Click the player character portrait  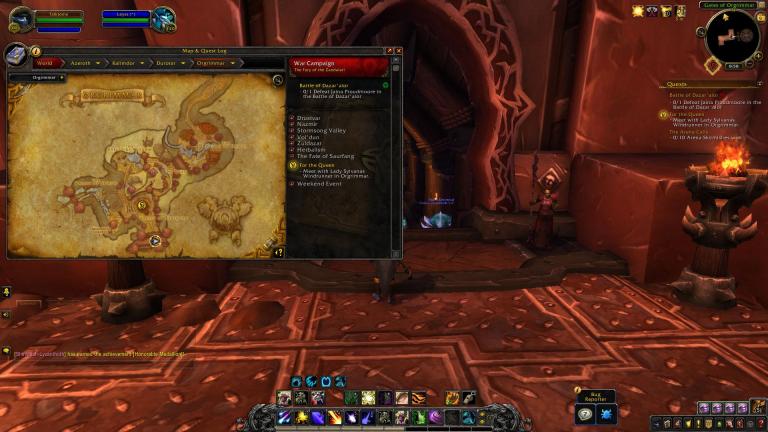[x=20, y=18]
